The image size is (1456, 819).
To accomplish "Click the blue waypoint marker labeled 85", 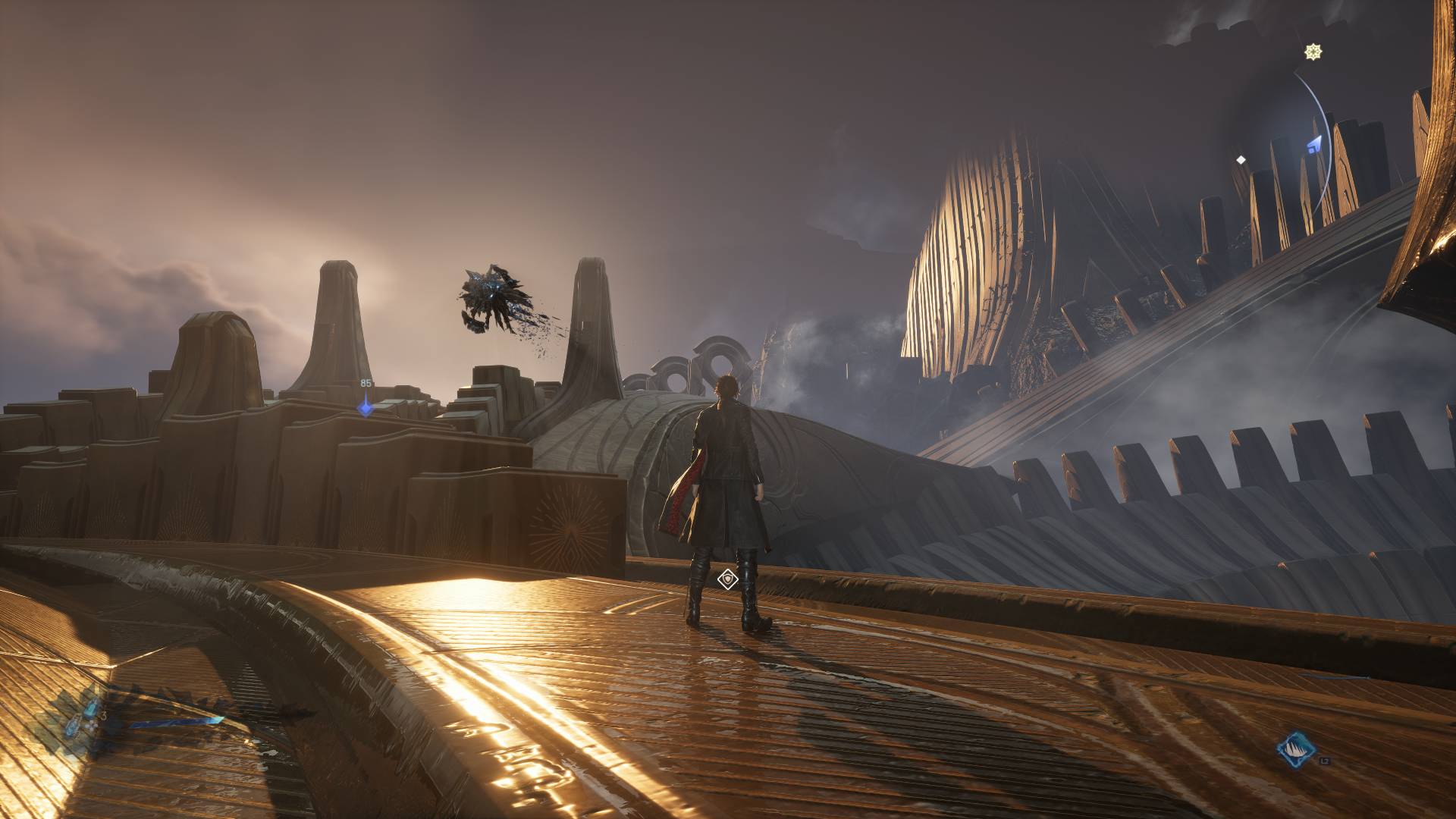I will coord(366,408).
